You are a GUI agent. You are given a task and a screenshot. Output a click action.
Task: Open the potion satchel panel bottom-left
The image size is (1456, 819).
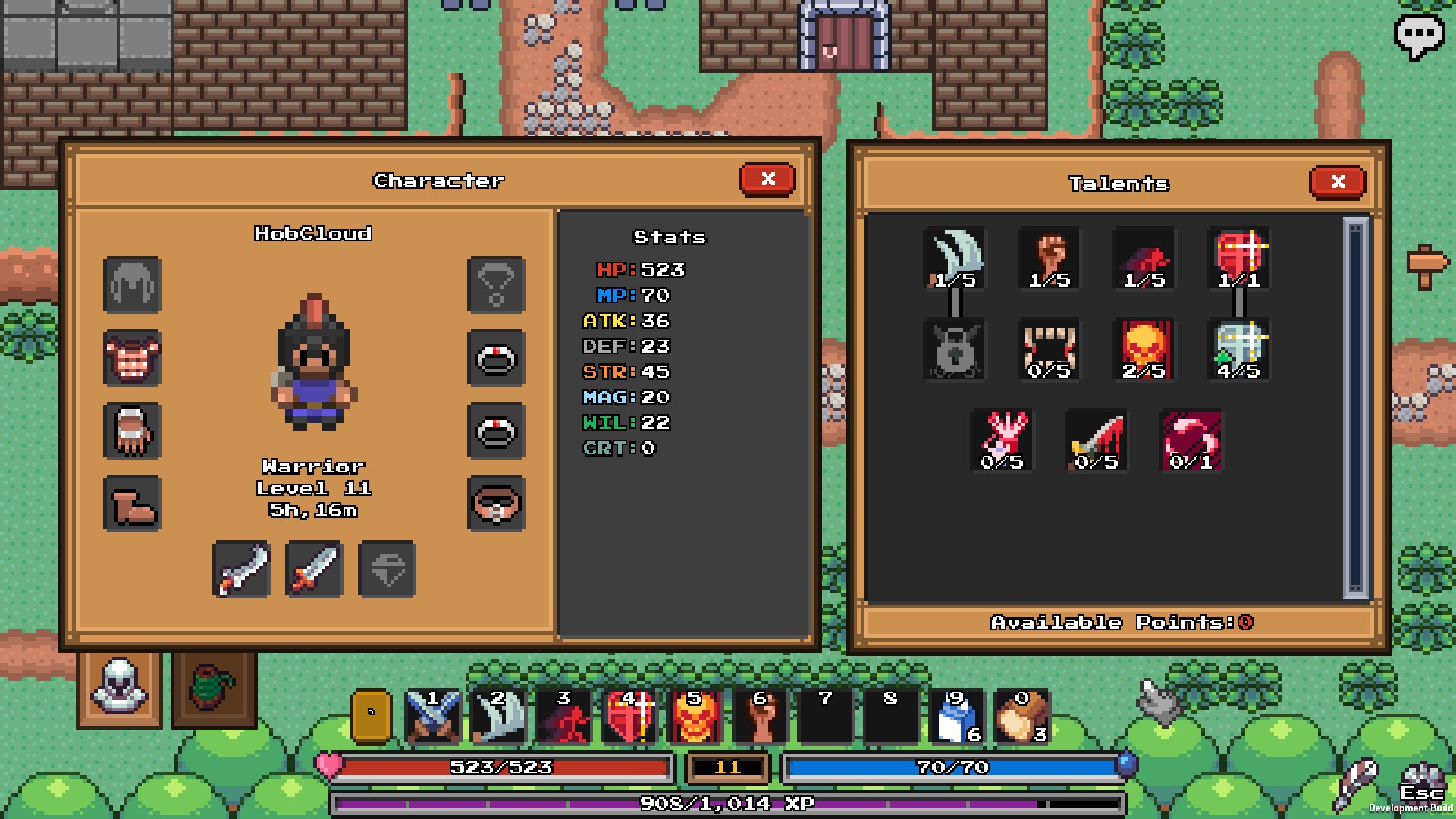(211, 689)
